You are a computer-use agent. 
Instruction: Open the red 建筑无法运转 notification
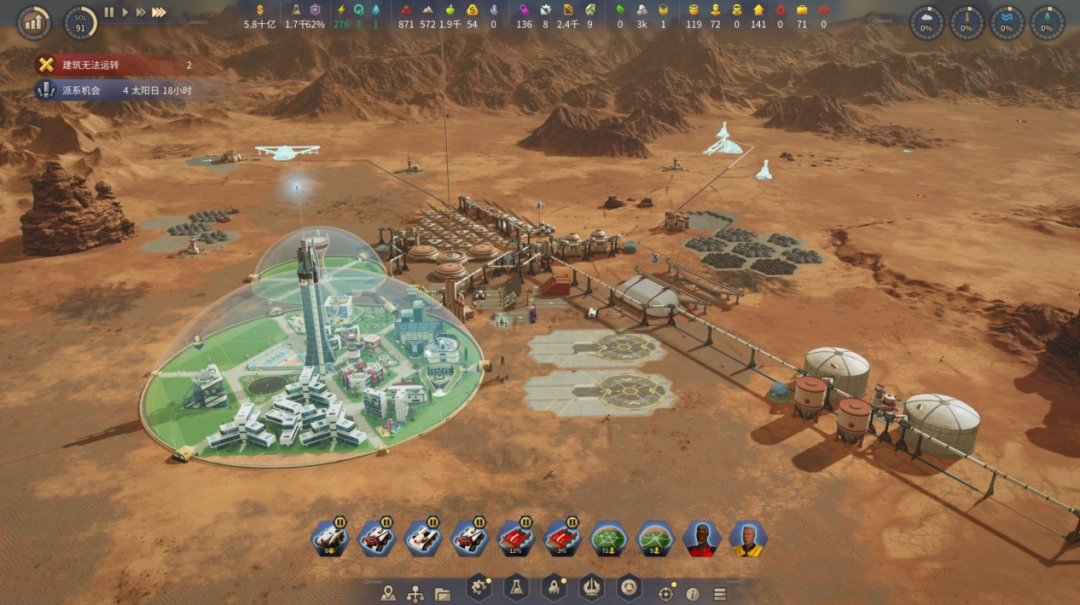pyautogui.click(x=112, y=65)
